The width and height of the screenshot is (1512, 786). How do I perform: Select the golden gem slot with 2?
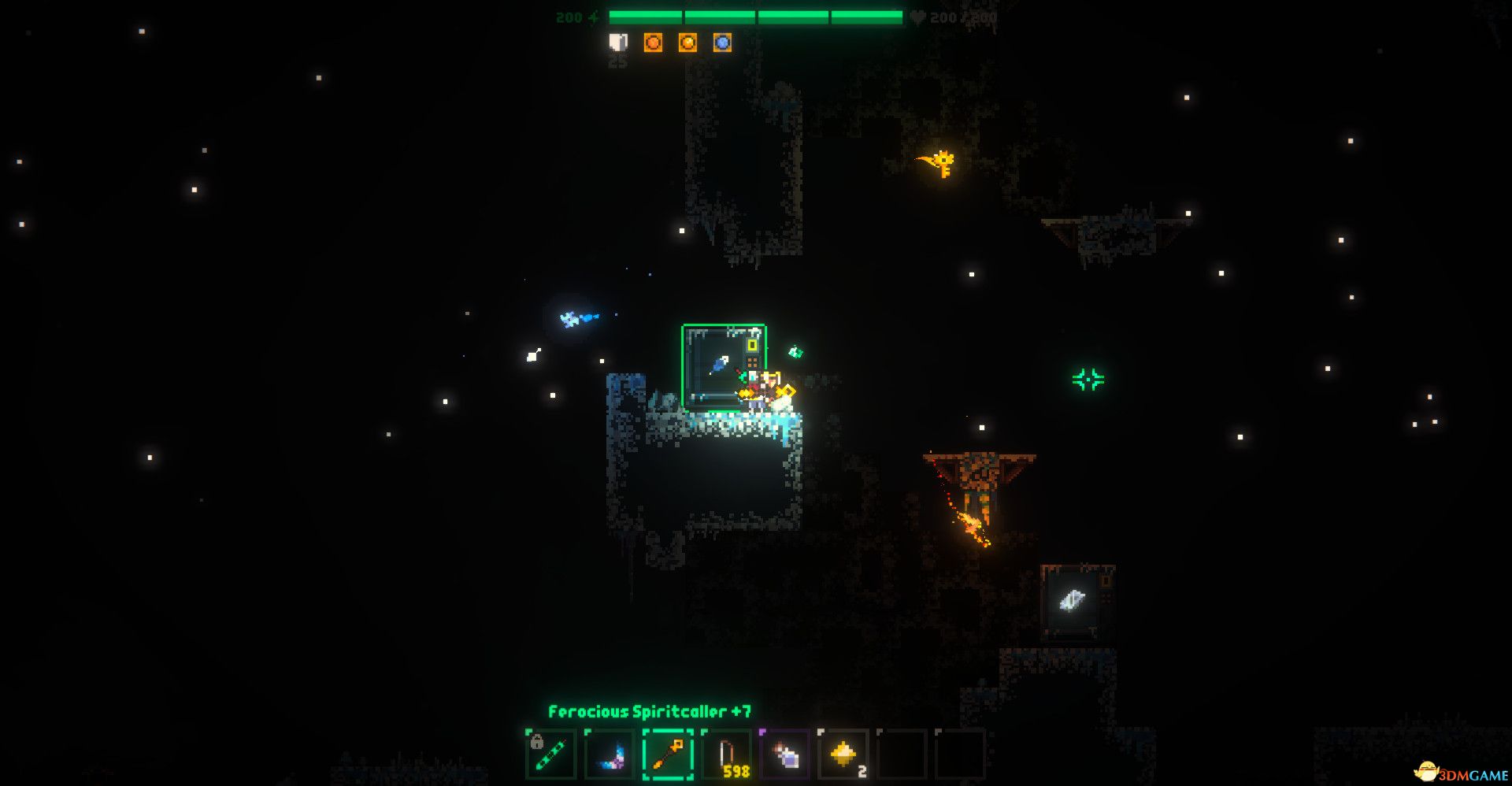click(843, 754)
